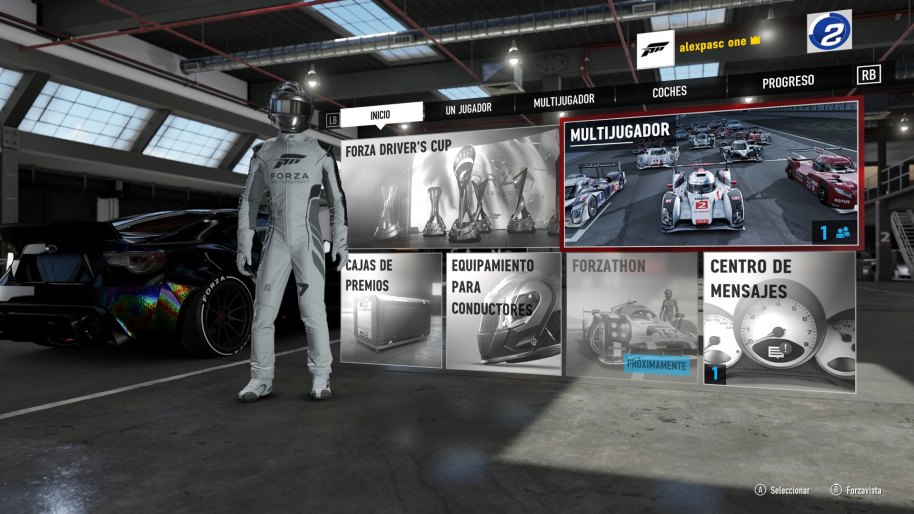914x514 pixels.
Task: Switch to the Inicio tab
Action: click(x=380, y=115)
